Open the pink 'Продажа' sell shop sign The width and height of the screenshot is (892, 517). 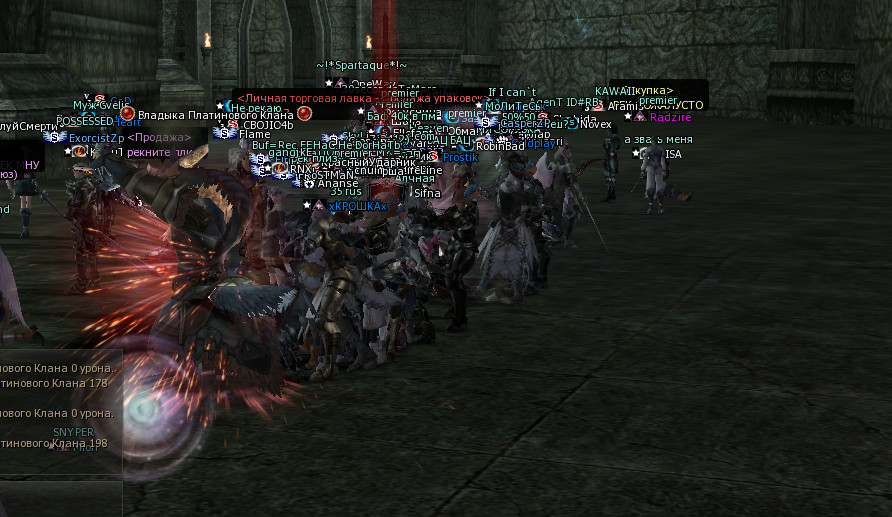pos(159,138)
